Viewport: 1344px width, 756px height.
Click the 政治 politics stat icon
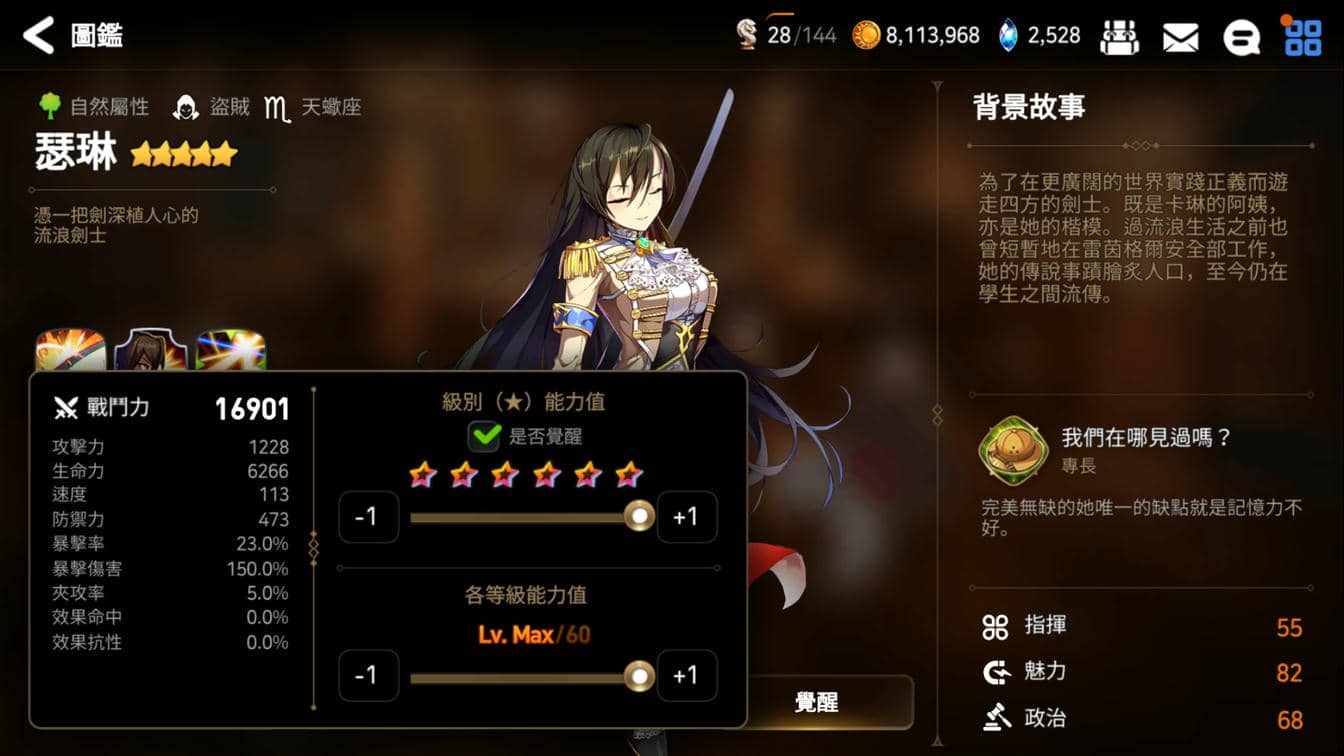pyautogui.click(x=995, y=718)
